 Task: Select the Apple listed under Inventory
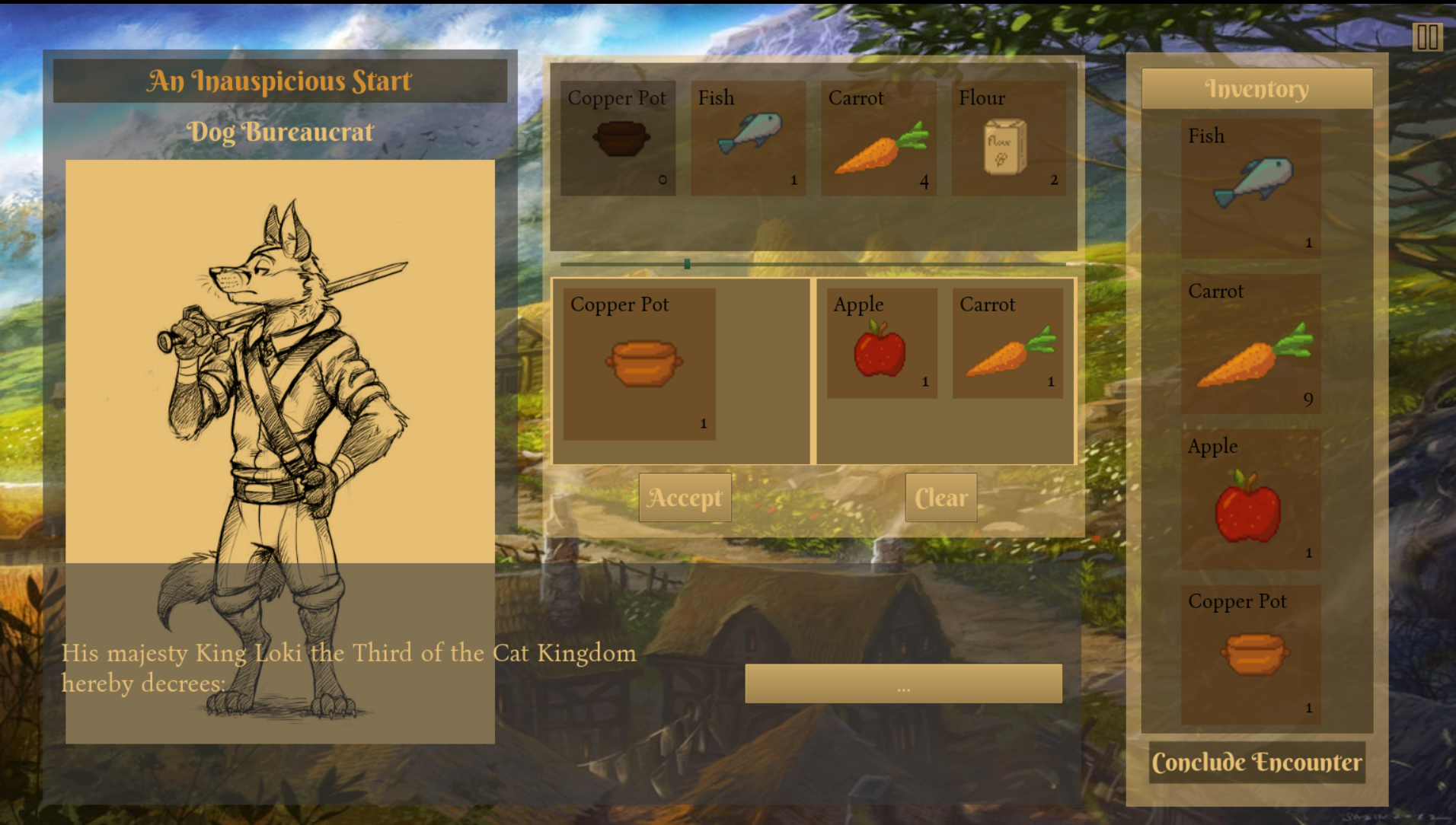point(1251,499)
